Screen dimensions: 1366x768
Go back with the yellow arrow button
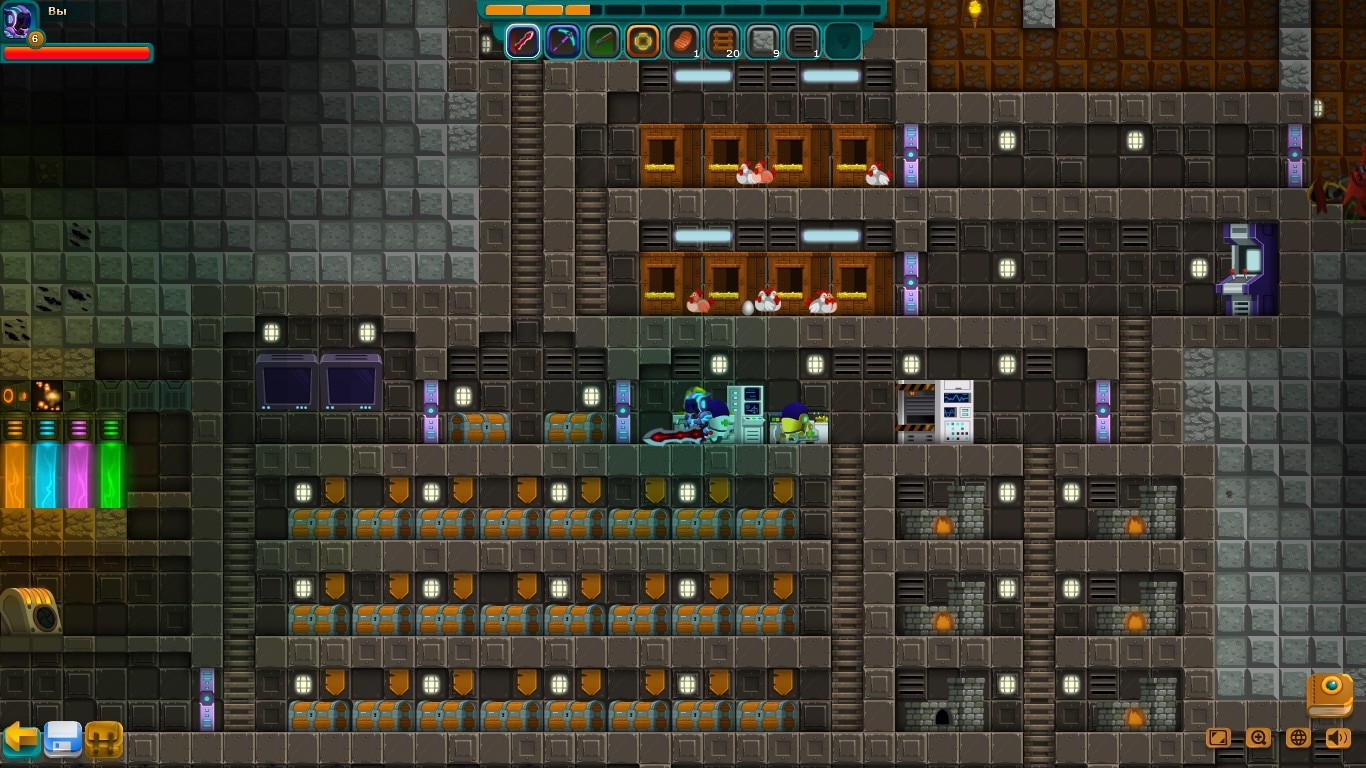coord(21,739)
